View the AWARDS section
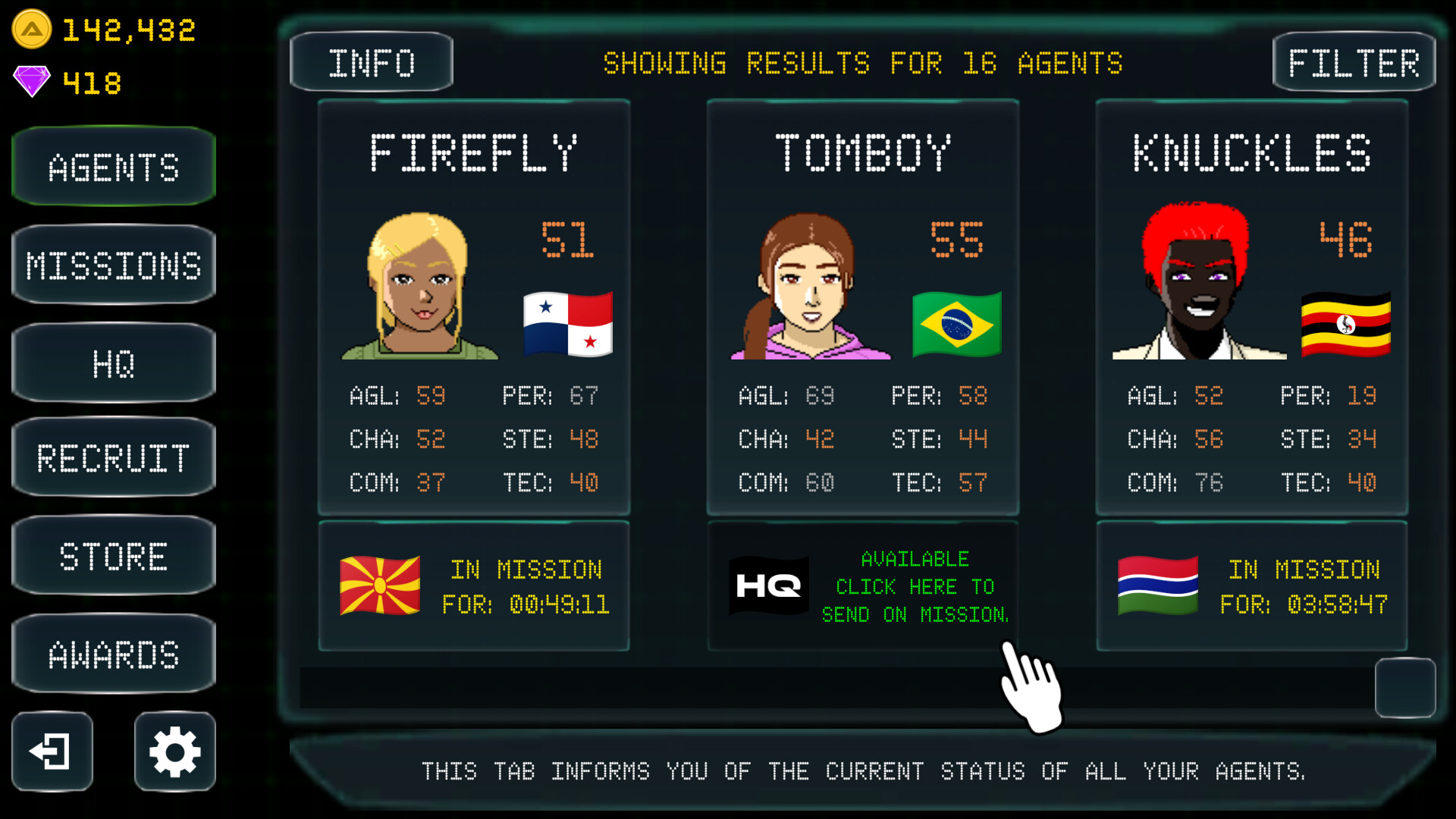The height and width of the screenshot is (819, 1456). [113, 652]
